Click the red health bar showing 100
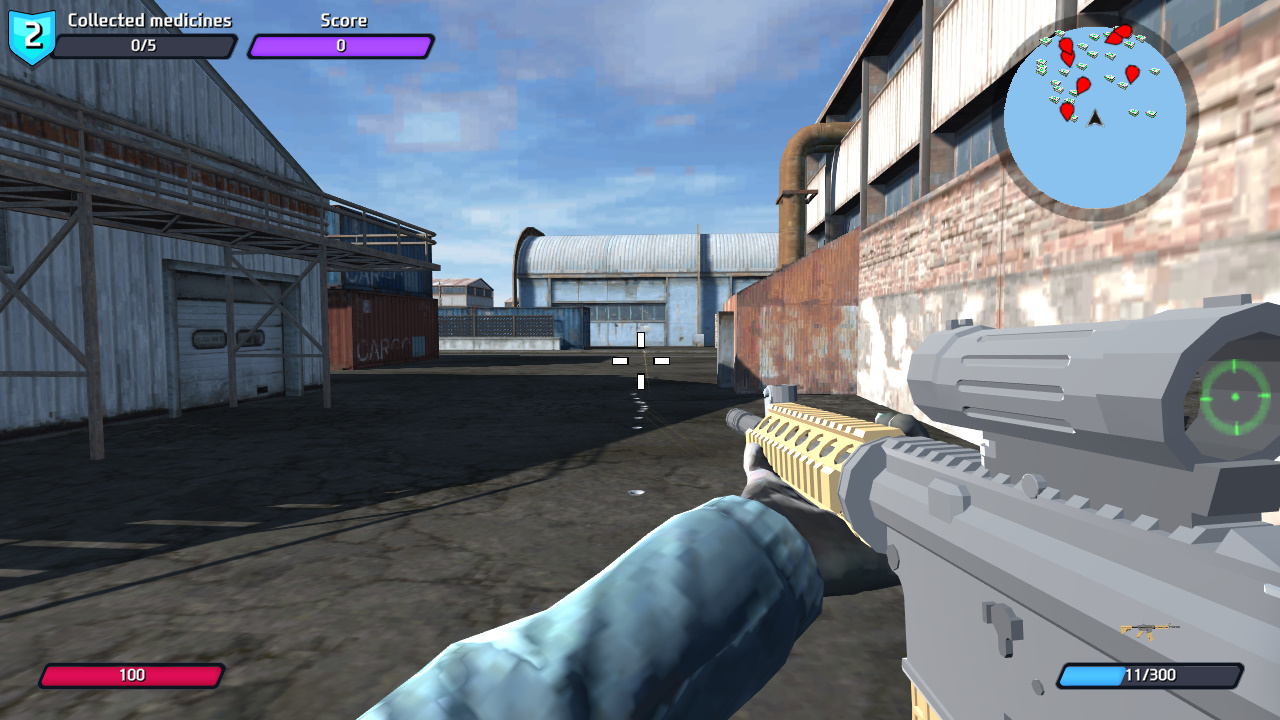Image resolution: width=1280 pixels, height=720 pixels. tap(133, 675)
